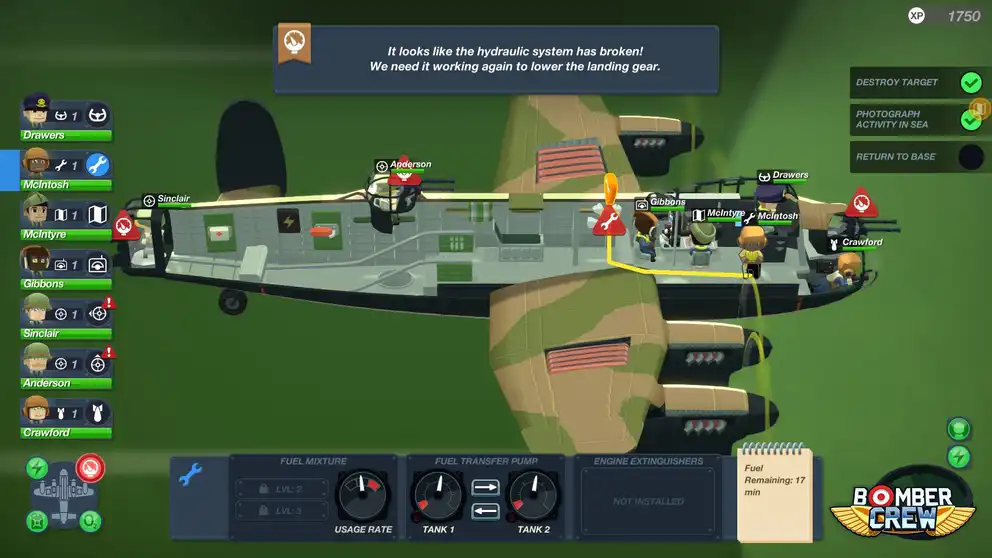This screenshot has height=558, width=992.
Task: Select the Return to Base objective
Action: 916,157
